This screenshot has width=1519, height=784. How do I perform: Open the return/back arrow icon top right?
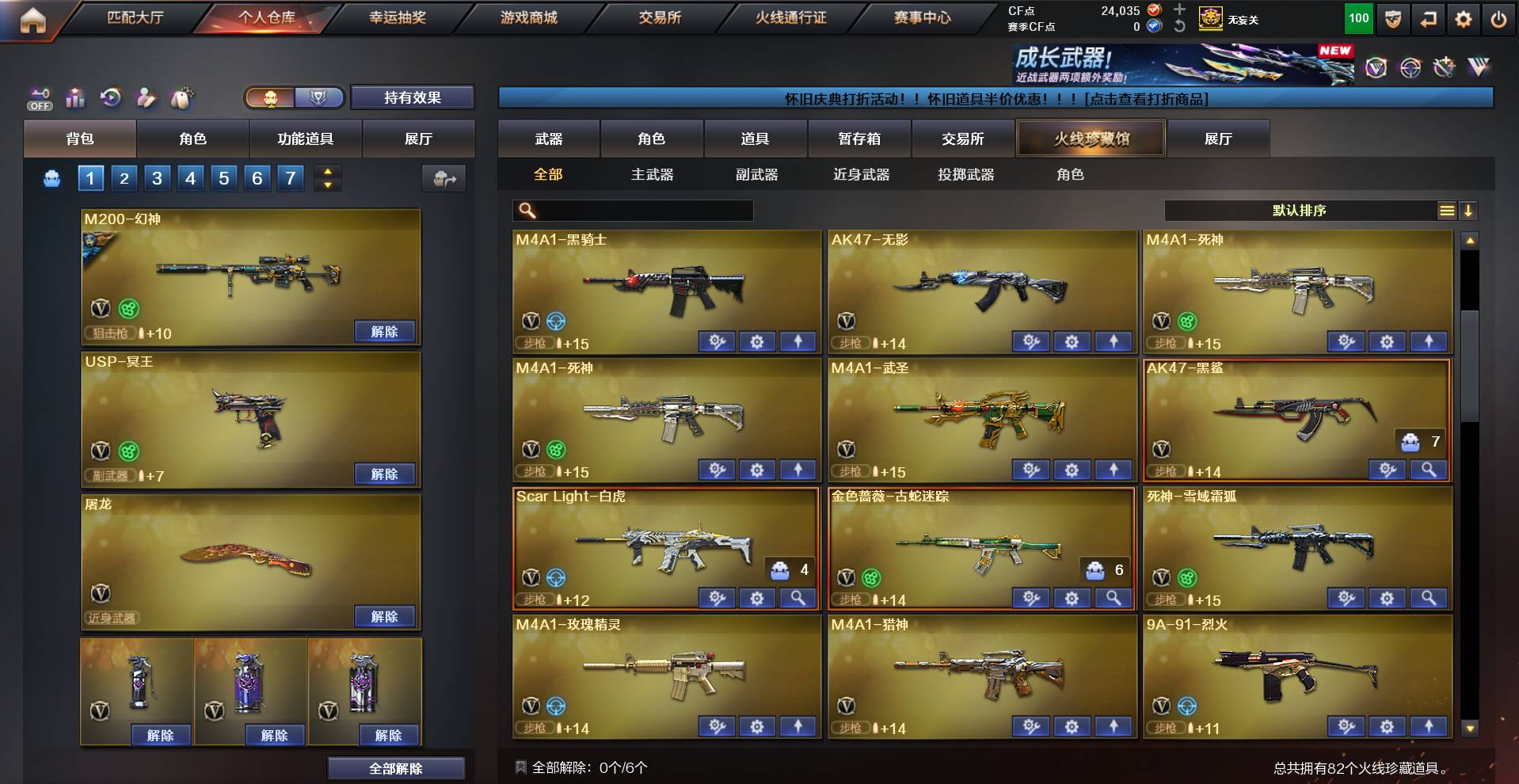pyautogui.click(x=1429, y=17)
